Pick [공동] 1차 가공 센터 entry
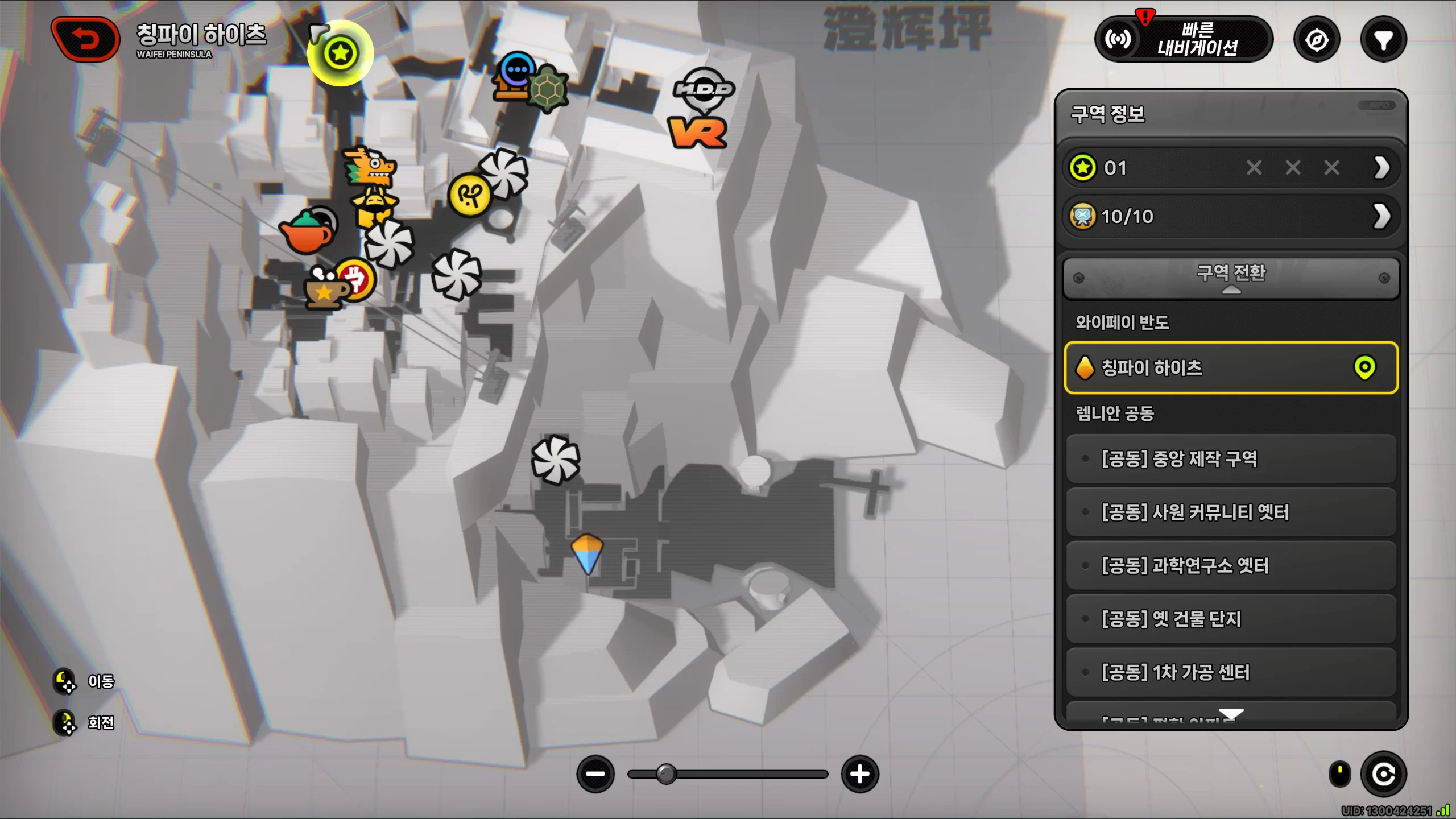This screenshot has width=1456, height=819. coord(1231,672)
